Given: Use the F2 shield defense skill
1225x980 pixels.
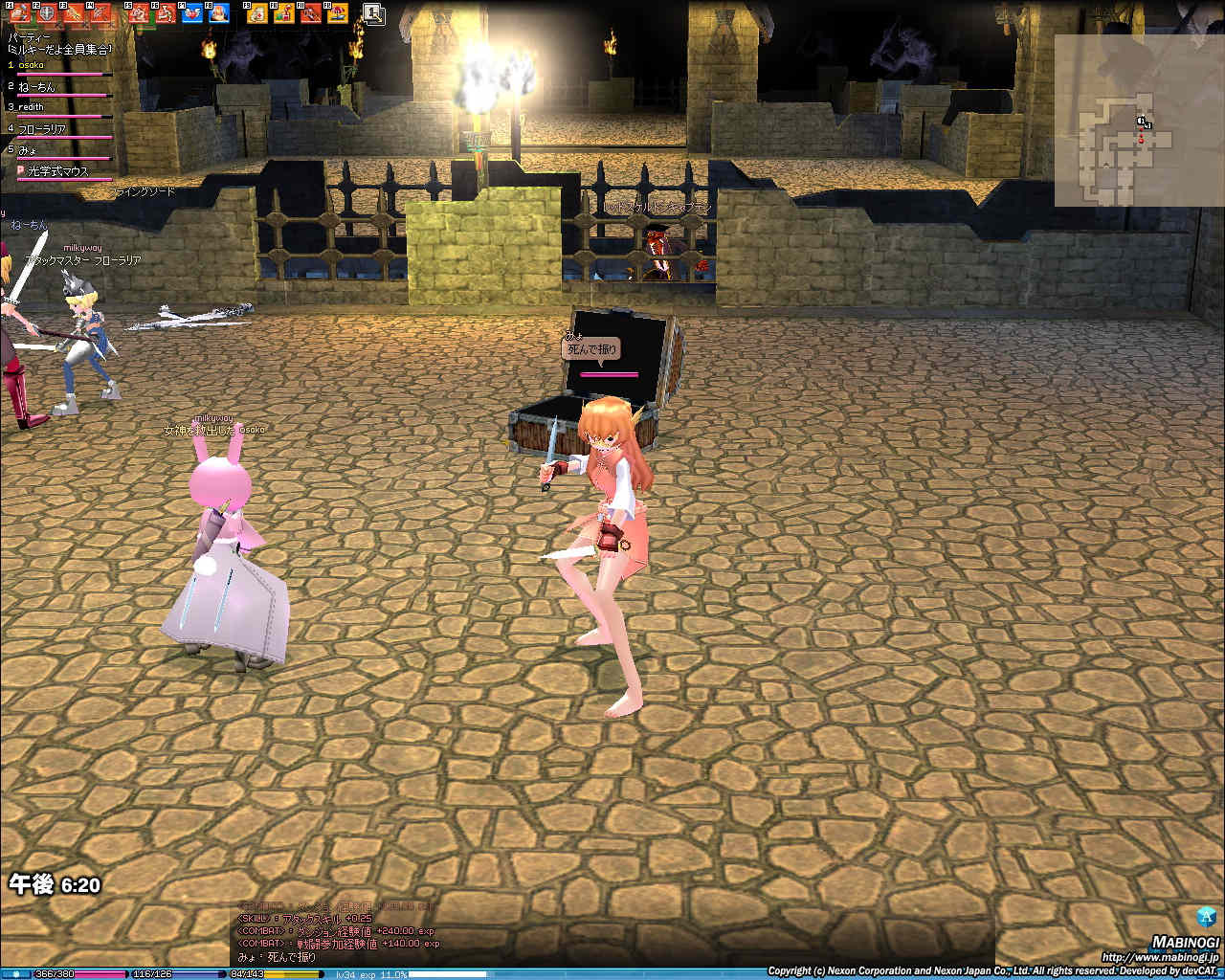Looking at the screenshot, I should pos(46,12).
